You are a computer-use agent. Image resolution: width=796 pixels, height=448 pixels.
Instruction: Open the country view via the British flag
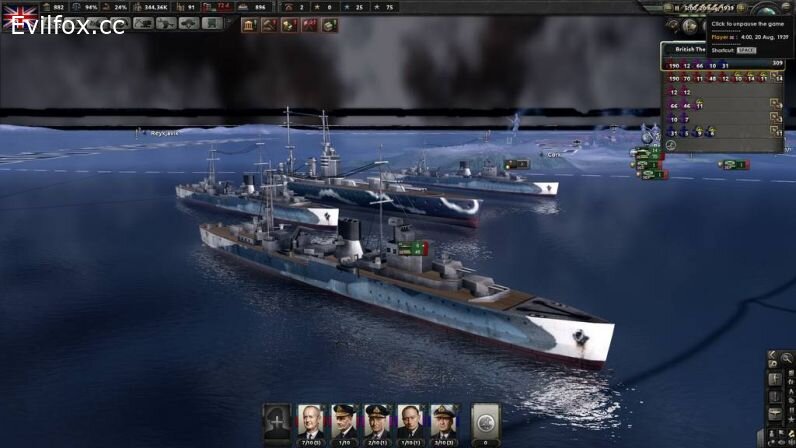point(20,17)
